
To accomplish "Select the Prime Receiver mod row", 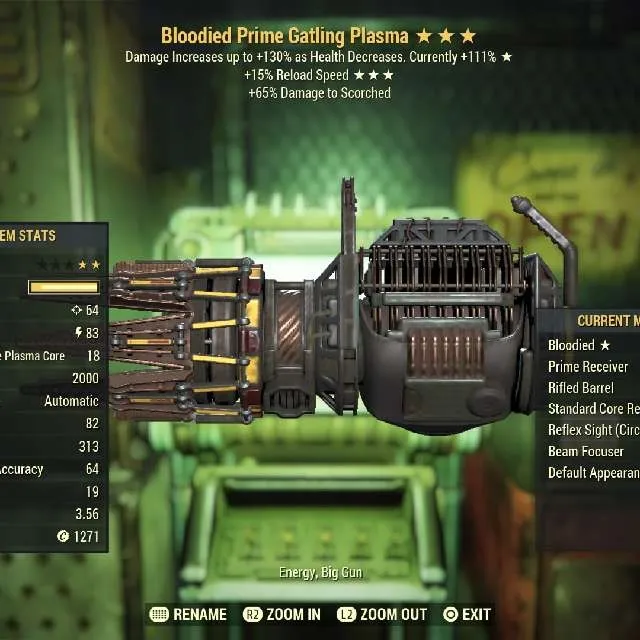I will [590, 366].
